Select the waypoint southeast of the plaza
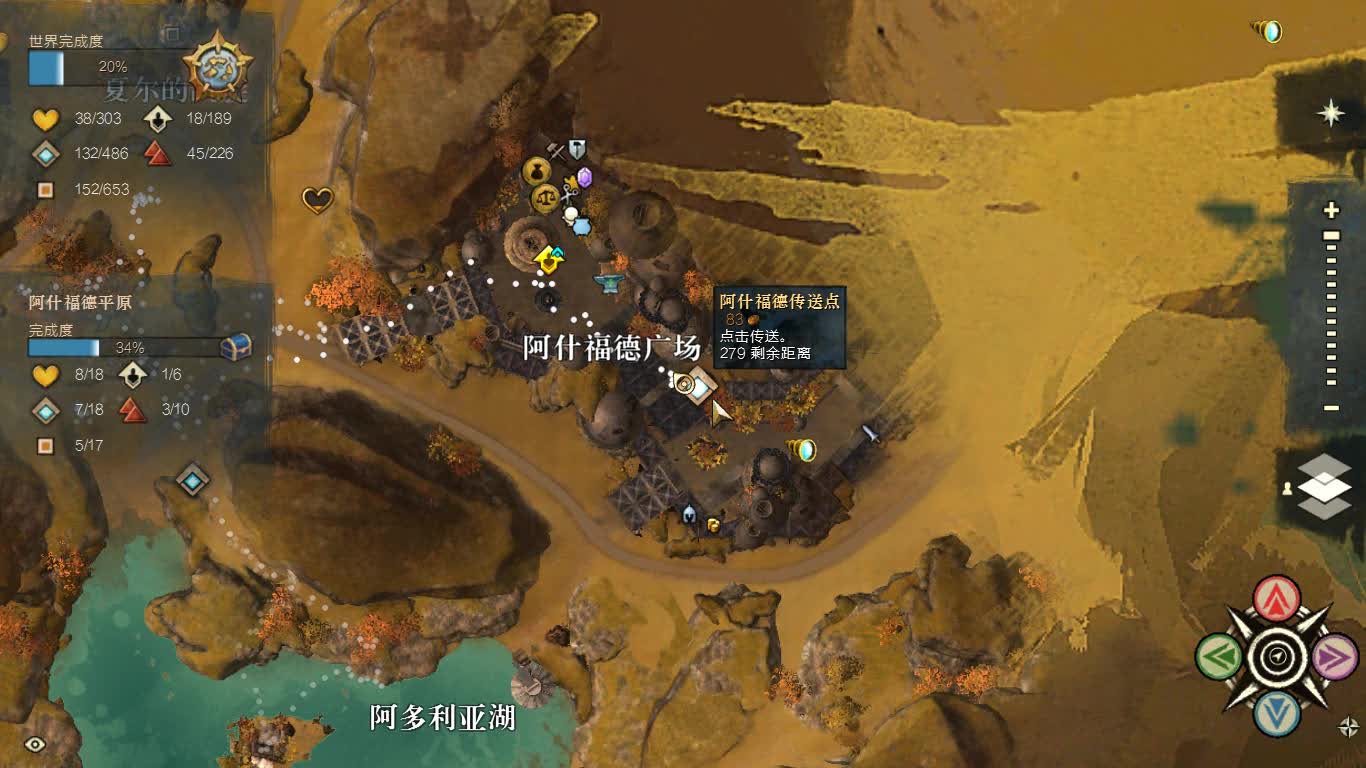1366x768 pixels. (807, 449)
